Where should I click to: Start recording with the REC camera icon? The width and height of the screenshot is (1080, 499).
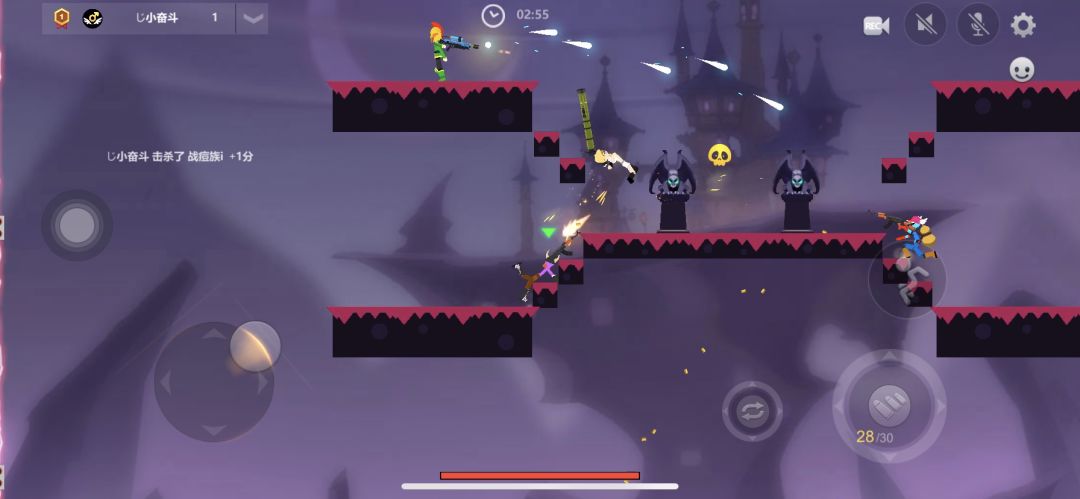tap(876, 25)
